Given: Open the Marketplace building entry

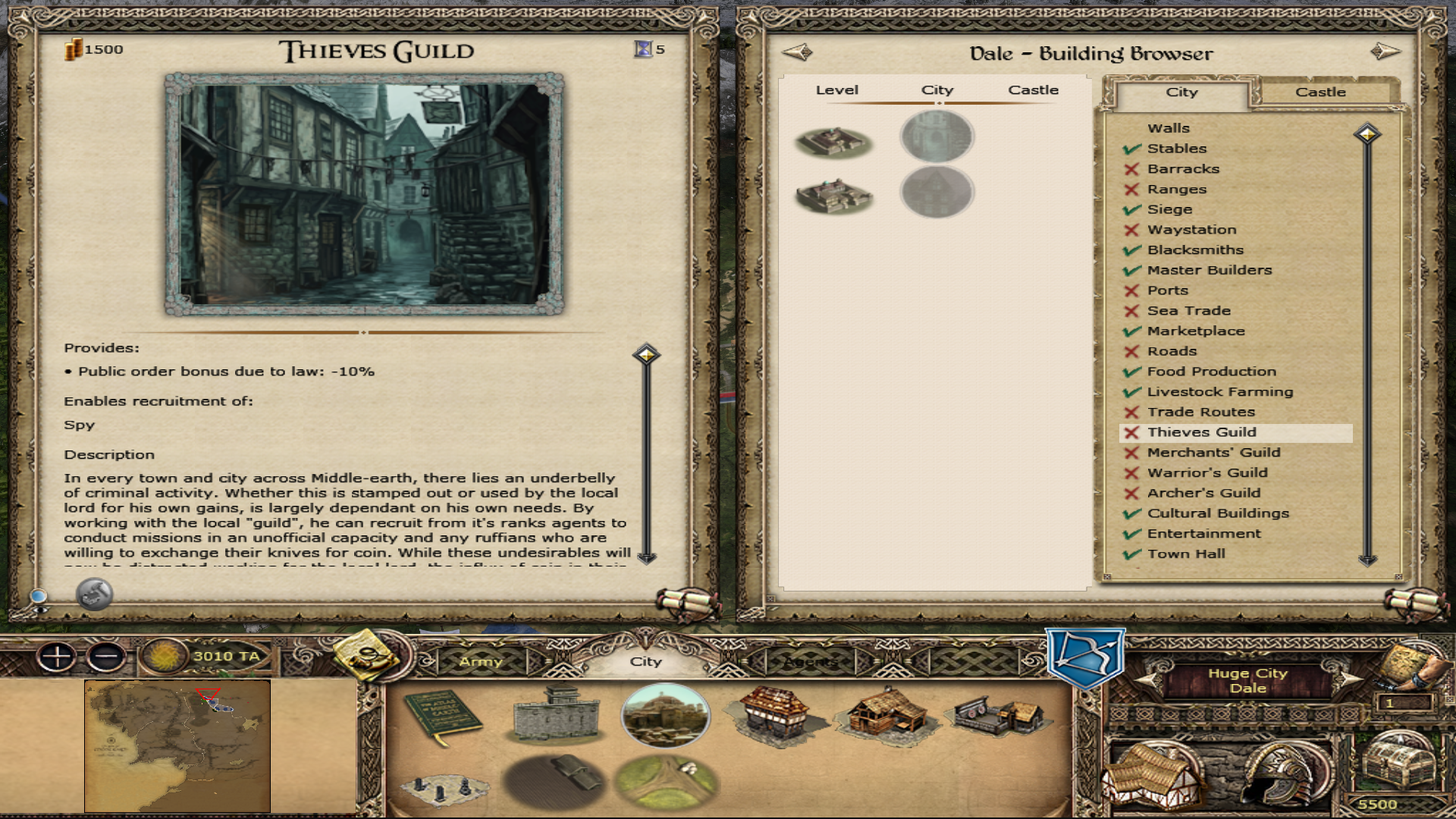Looking at the screenshot, I should click(1196, 331).
